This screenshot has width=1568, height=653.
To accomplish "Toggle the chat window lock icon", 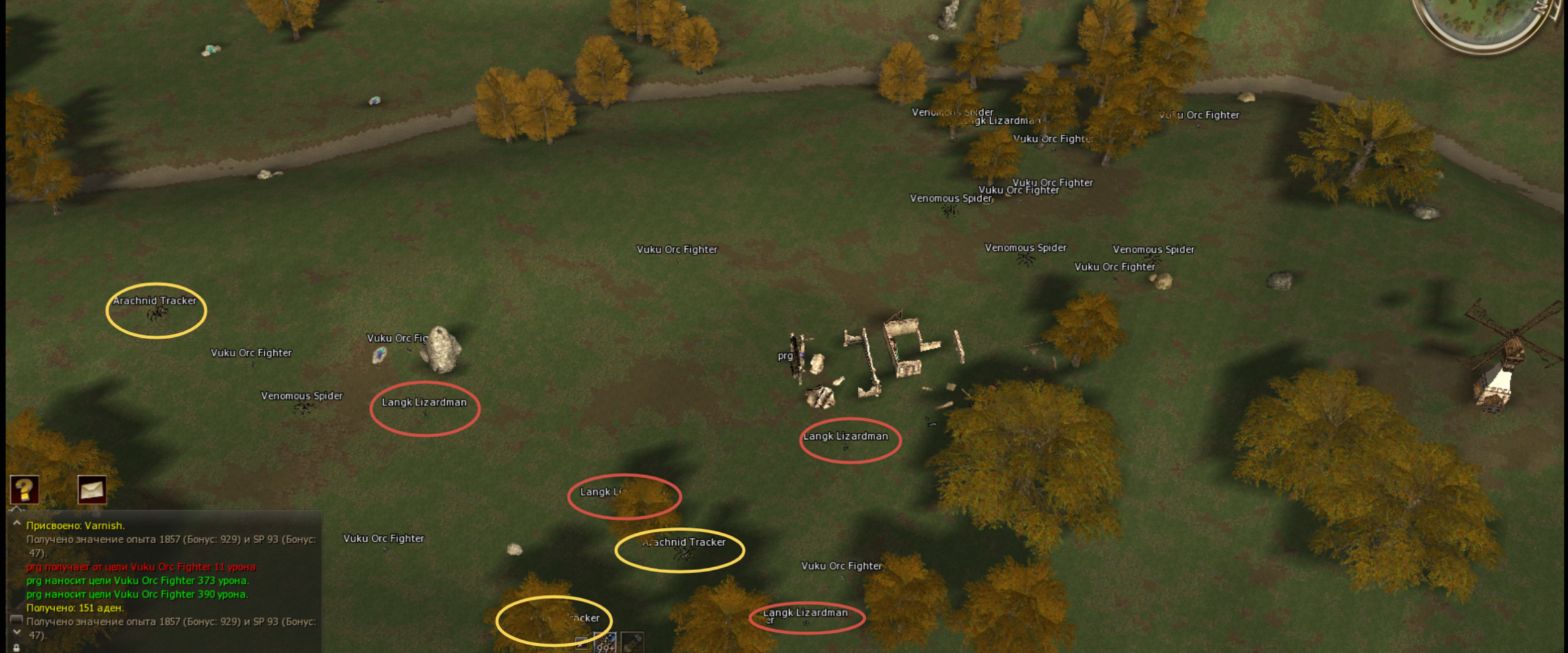I will (17, 647).
